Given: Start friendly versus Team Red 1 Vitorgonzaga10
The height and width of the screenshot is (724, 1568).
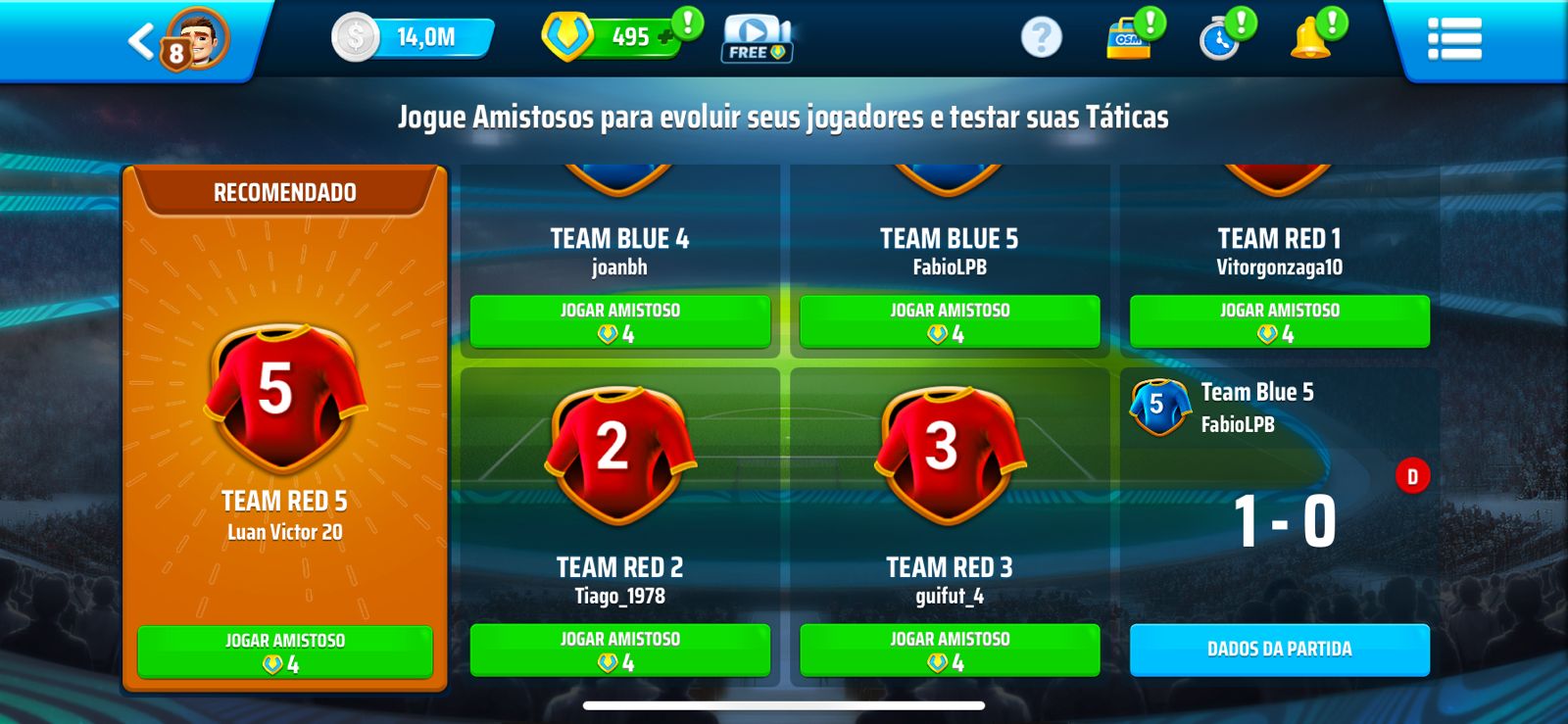Looking at the screenshot, I should coord(1279,321).
